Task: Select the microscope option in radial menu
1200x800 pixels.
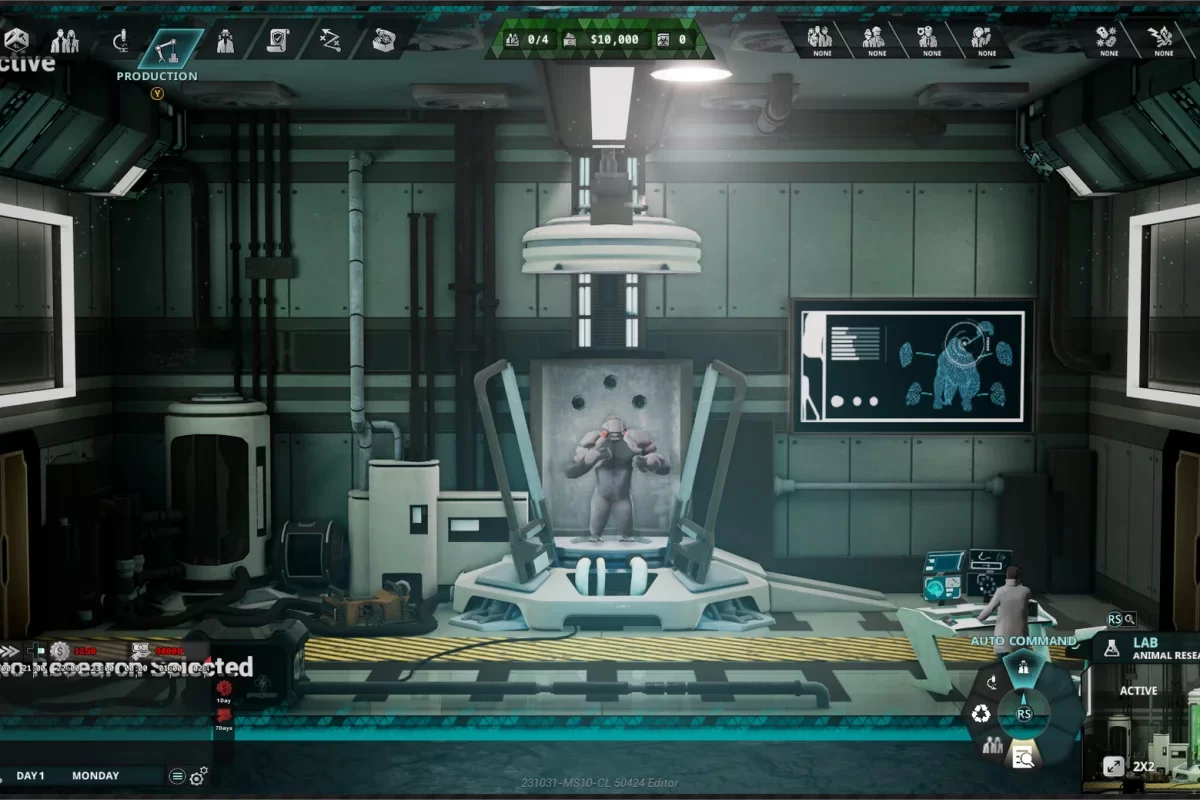Action: pos(992,683)
